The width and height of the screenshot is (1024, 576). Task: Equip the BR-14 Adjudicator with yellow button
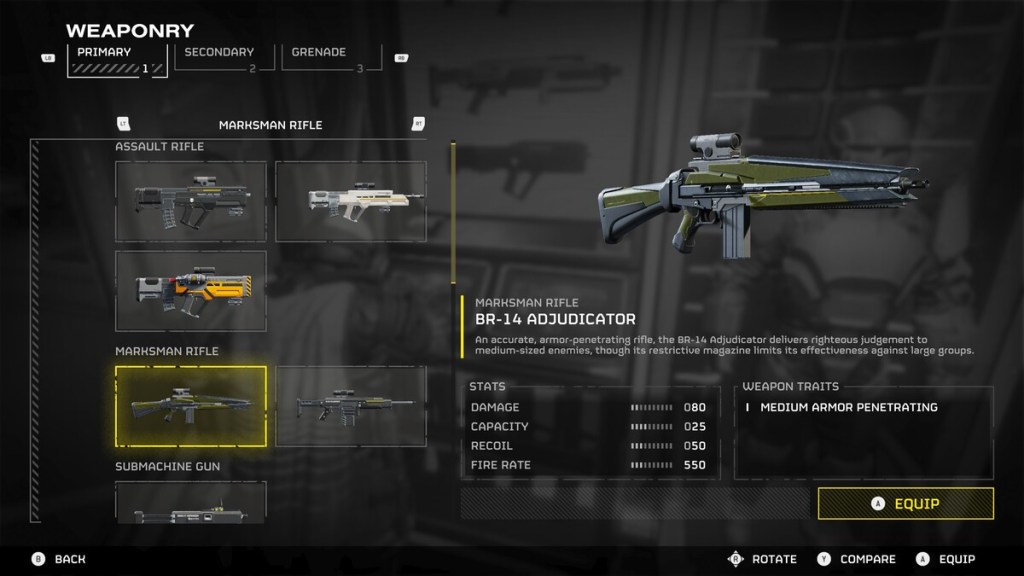pyautogui.click(x=905, y=503)
